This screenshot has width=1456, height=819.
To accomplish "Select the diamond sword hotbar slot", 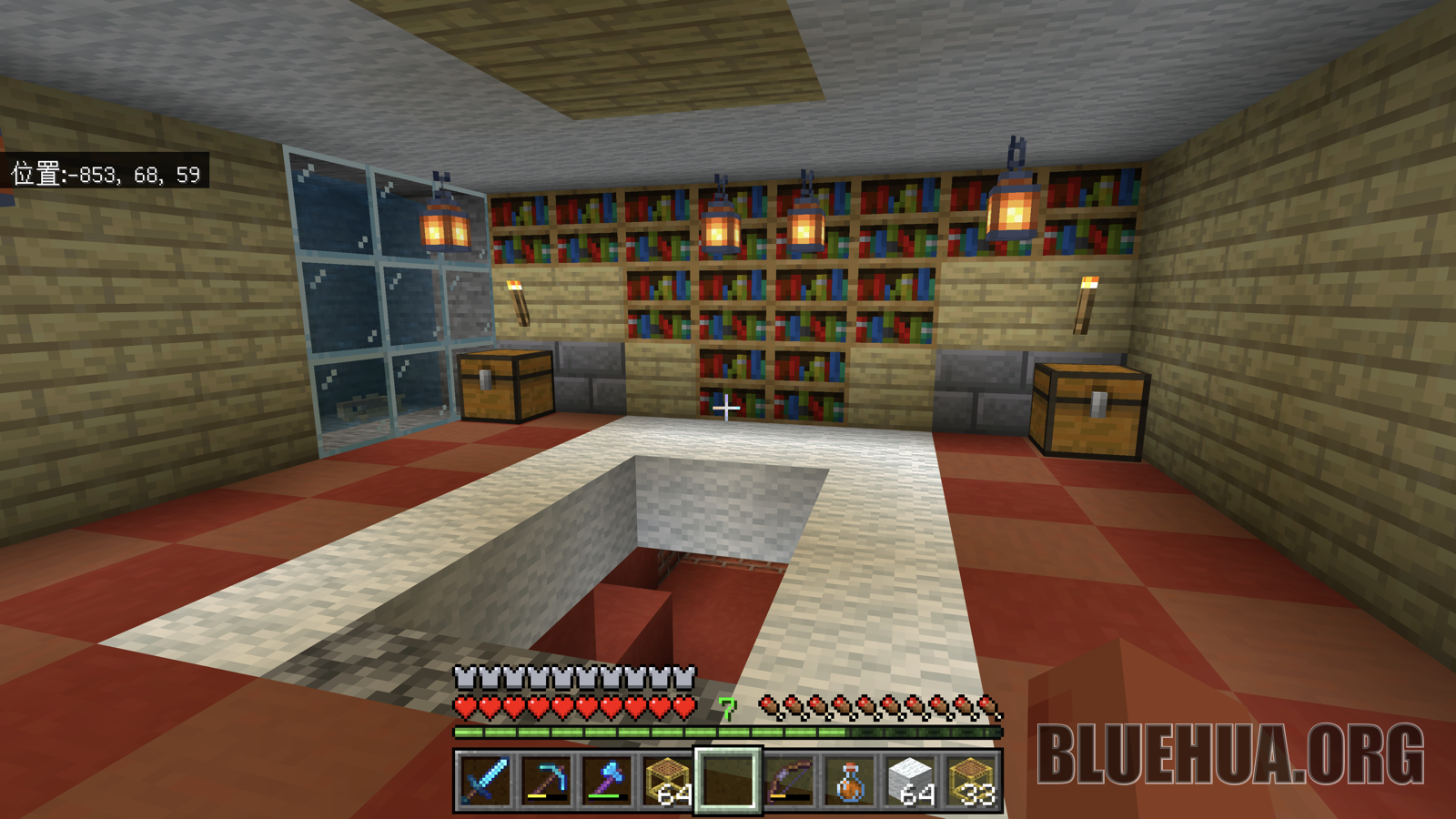I will click(484, 781).
